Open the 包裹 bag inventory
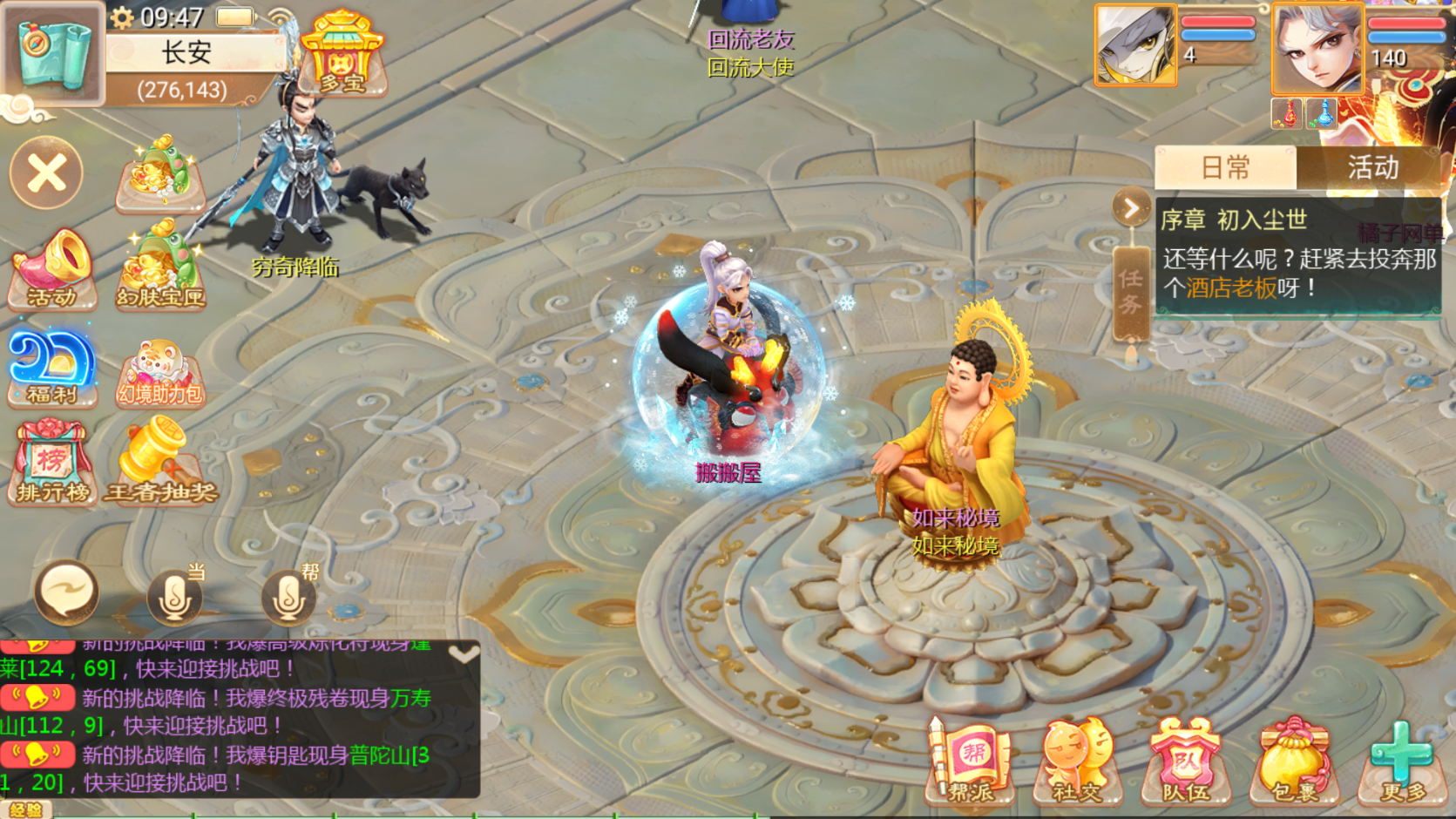This screenshot has width=1456, height=819. [1294, 761]
